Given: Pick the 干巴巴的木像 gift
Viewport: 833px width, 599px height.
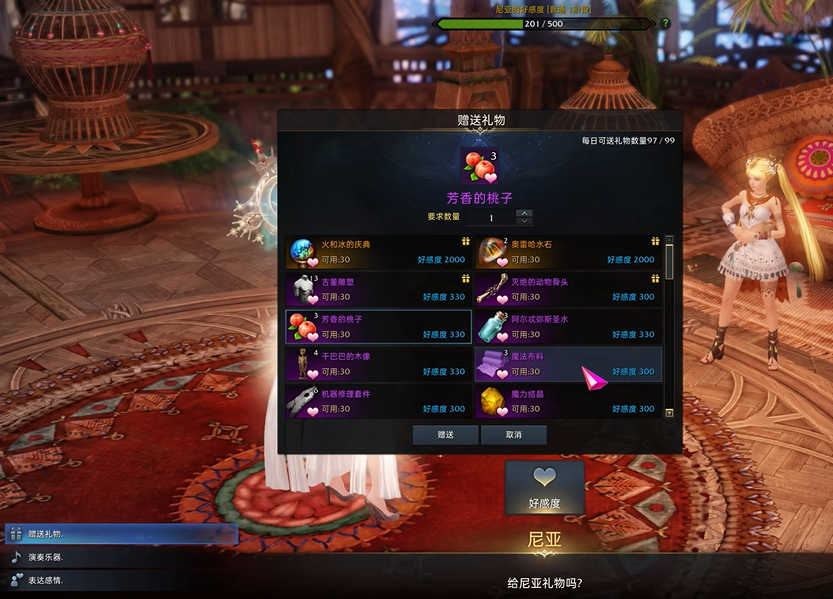Looking at the screenshot, I should [x=379, y=364].
